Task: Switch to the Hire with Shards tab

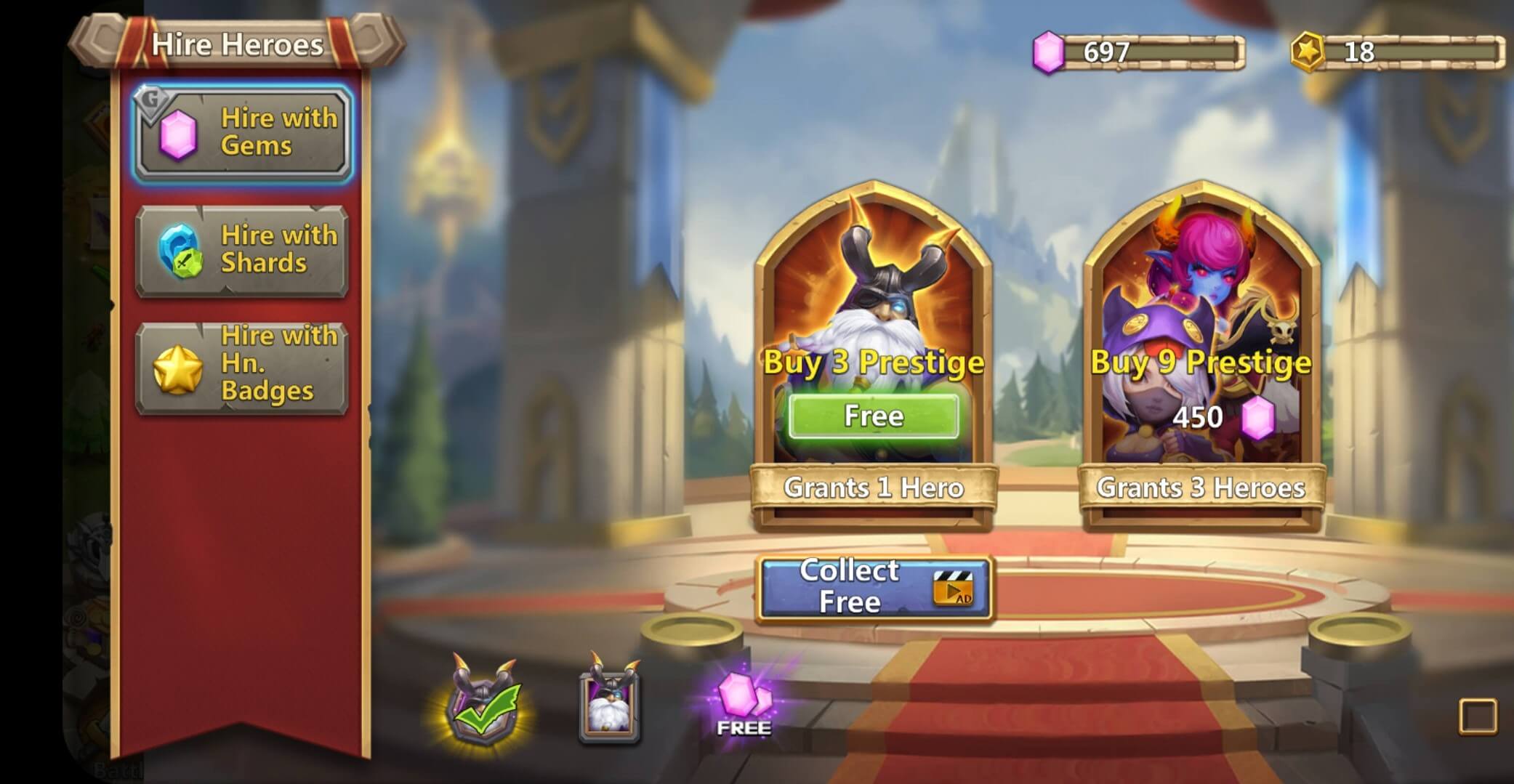Action: click(242, 249)
